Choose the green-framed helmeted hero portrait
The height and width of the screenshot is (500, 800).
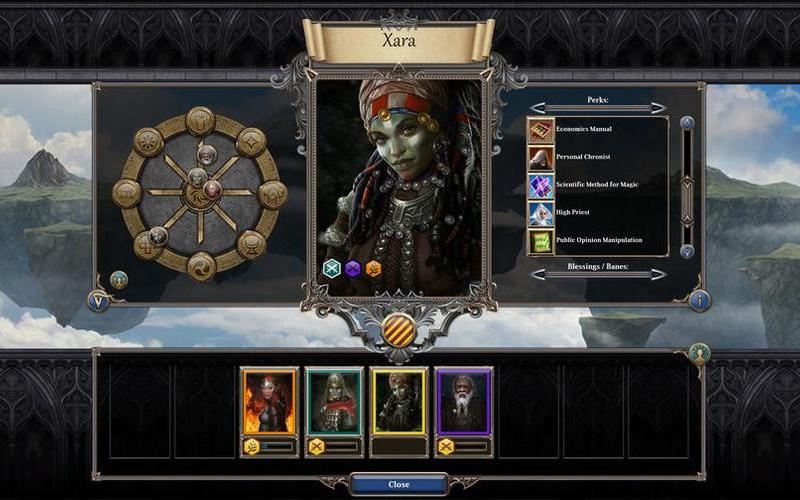pos(334,401)
